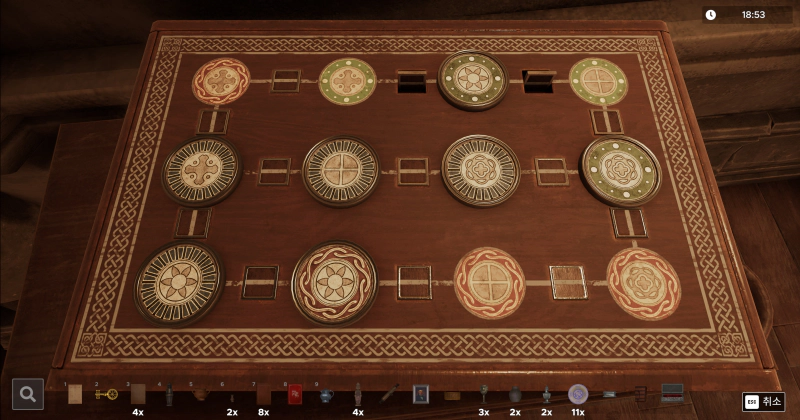Viewport: 800px width, 420px height.
Task: Click the 취소 cancel button
Action: (x=763, y=401)
